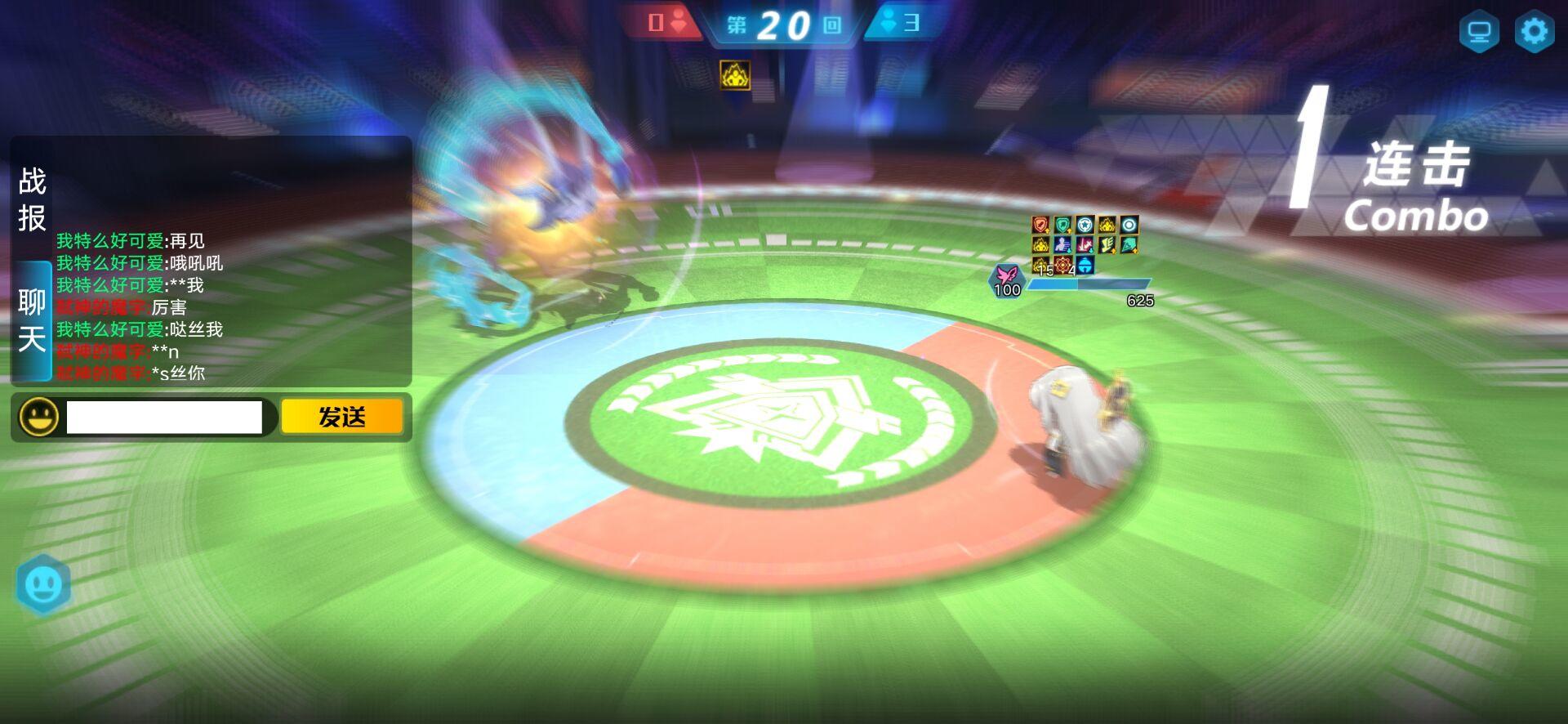1568x724 pixels.
Task: Click the red flower buff icon showing 4
Action: coord(1062,265)
